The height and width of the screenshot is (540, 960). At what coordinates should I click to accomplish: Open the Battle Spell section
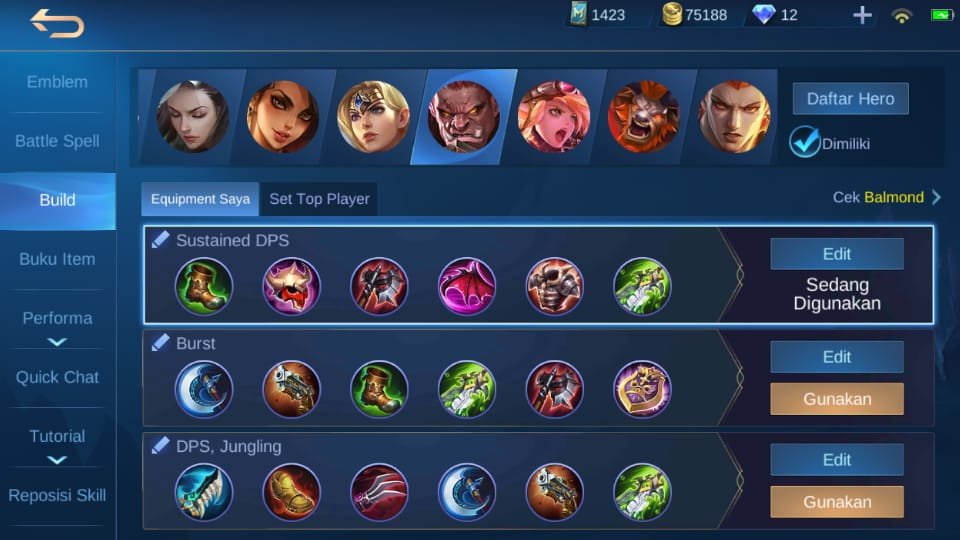57,141
